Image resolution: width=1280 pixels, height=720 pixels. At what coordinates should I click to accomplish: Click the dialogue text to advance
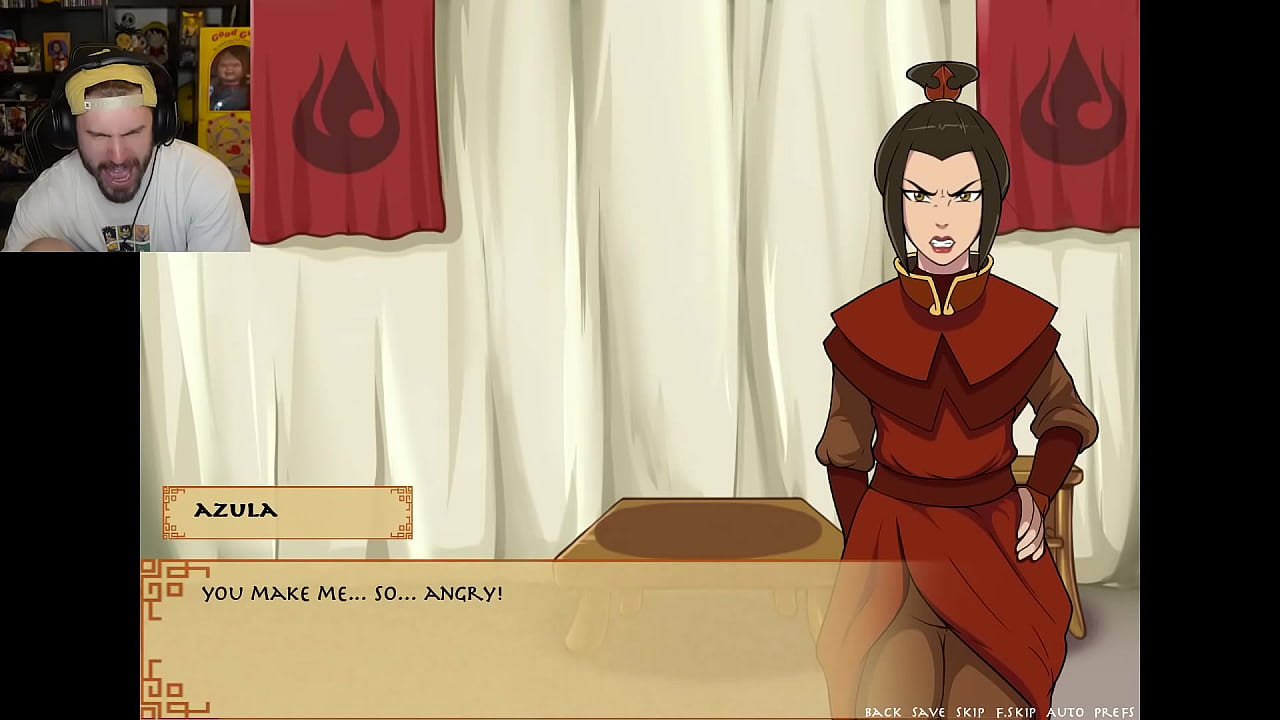[x=352, y=593]
